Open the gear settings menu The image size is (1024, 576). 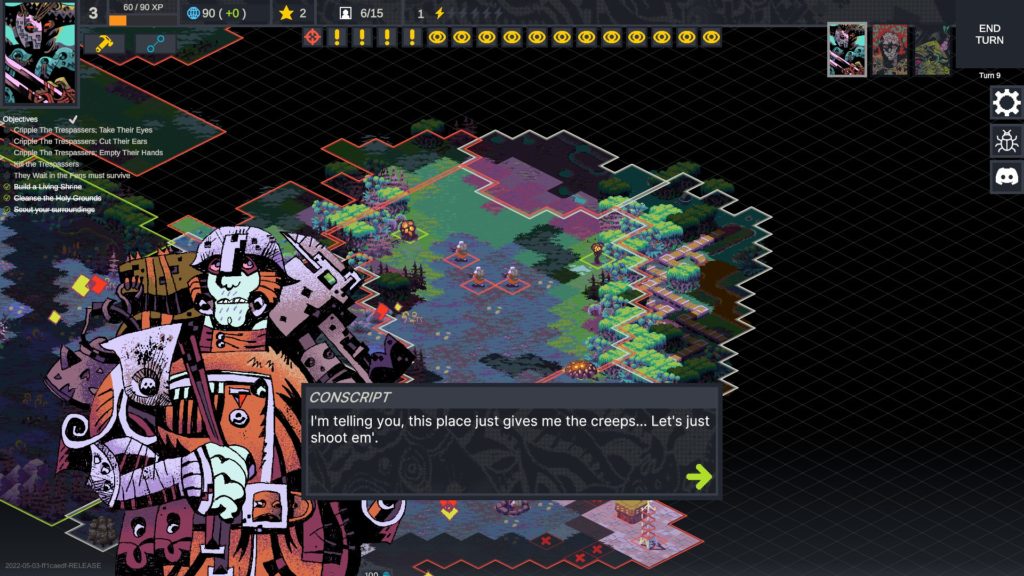(x=1006, y=102)
